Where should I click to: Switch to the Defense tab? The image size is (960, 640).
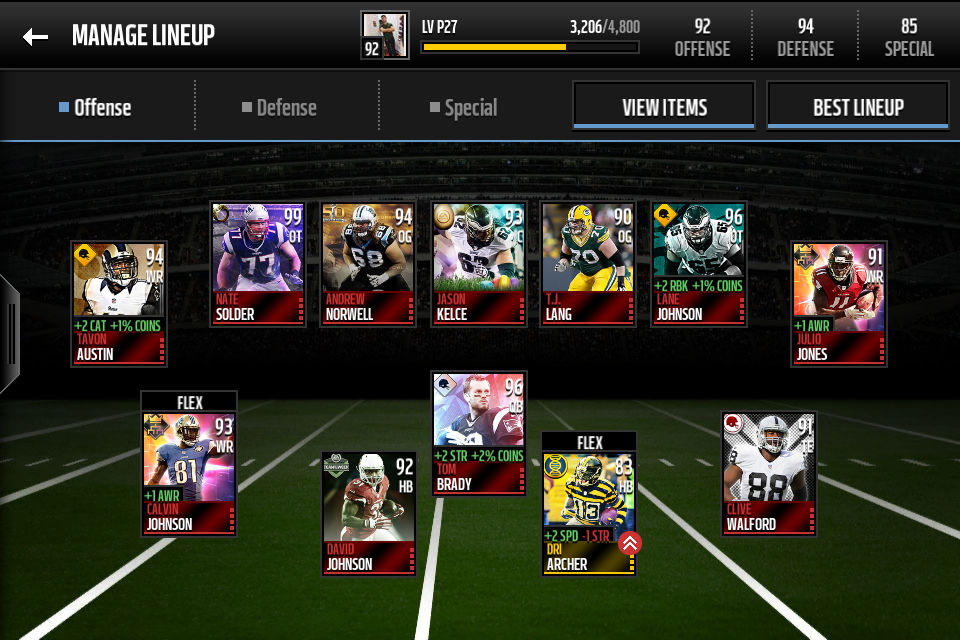(279, 108)
